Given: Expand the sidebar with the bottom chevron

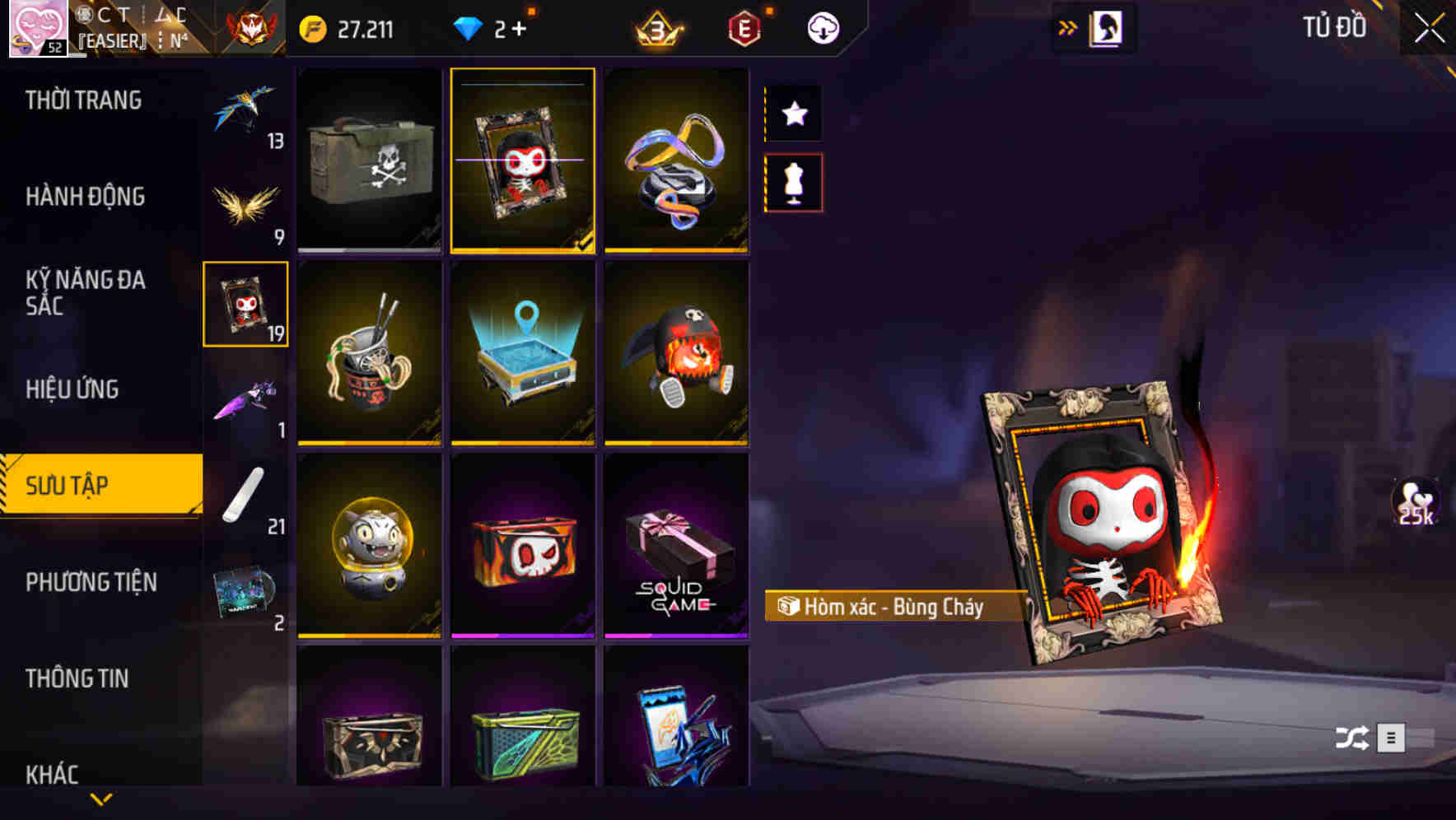Looking at the screenshot, I should (x=101, y=797).
